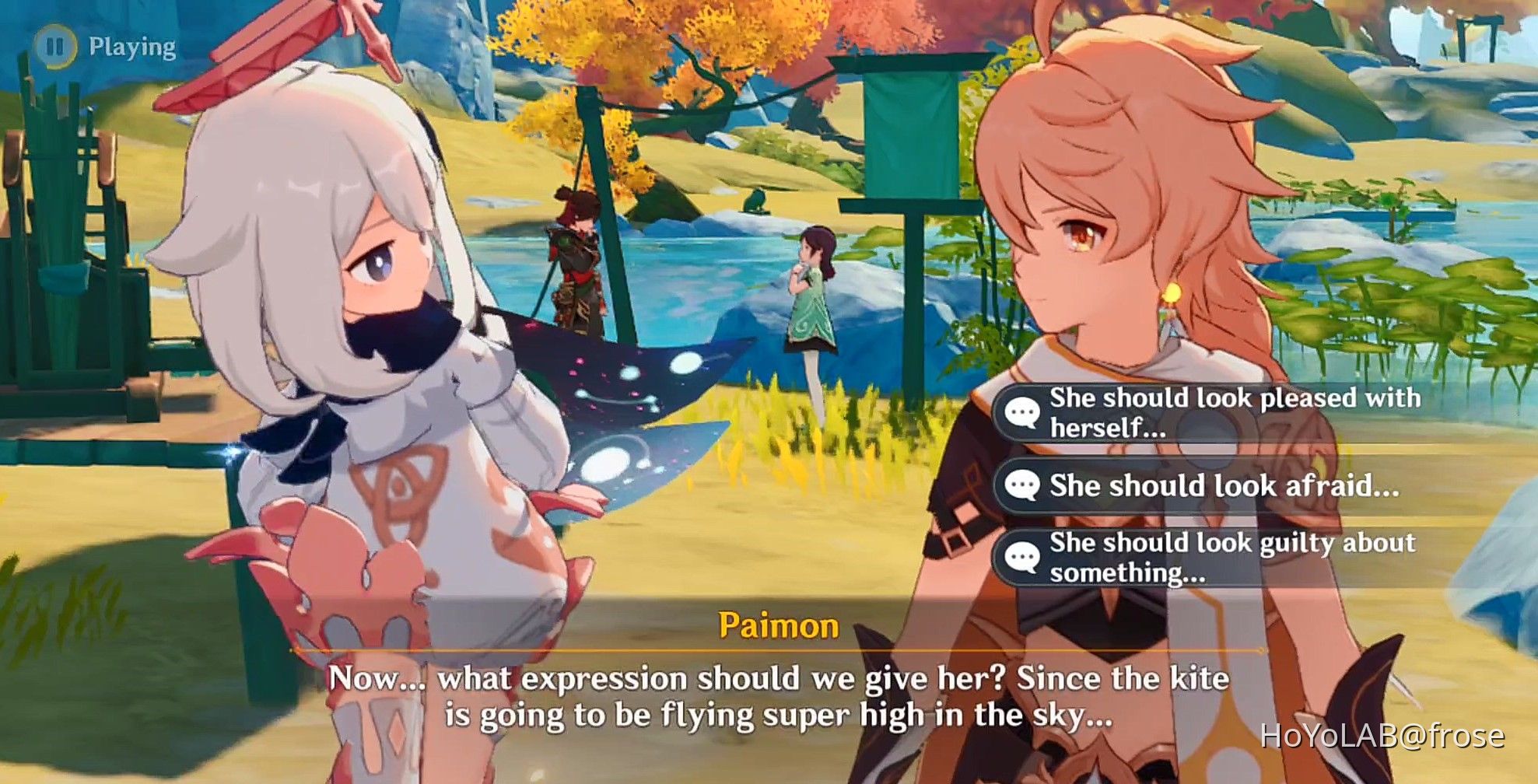Click the circular indicator around the pause icon
Image resolution: width=1538 pixels, height=784 pixels.
pyautogui.click(x=56, y=46)
